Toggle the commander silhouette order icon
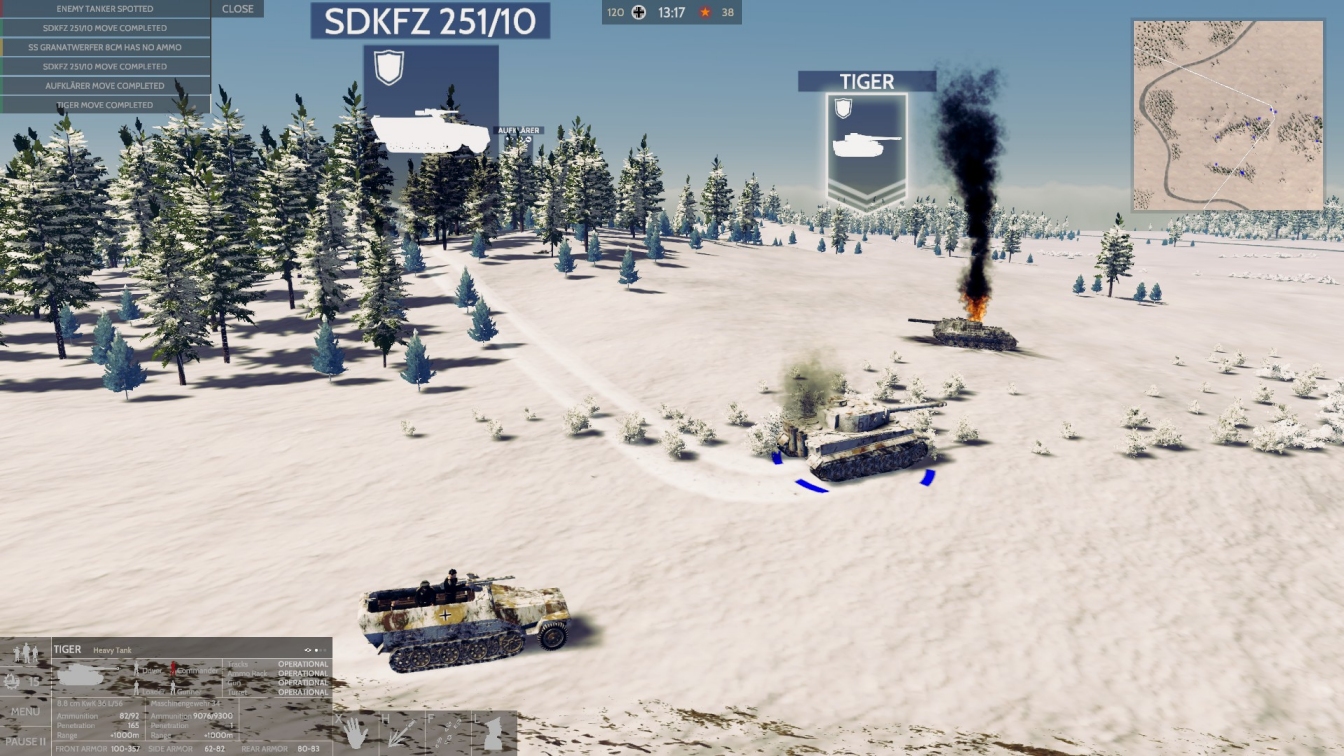Screen dimensions: 1344x756 coord(493,732)
